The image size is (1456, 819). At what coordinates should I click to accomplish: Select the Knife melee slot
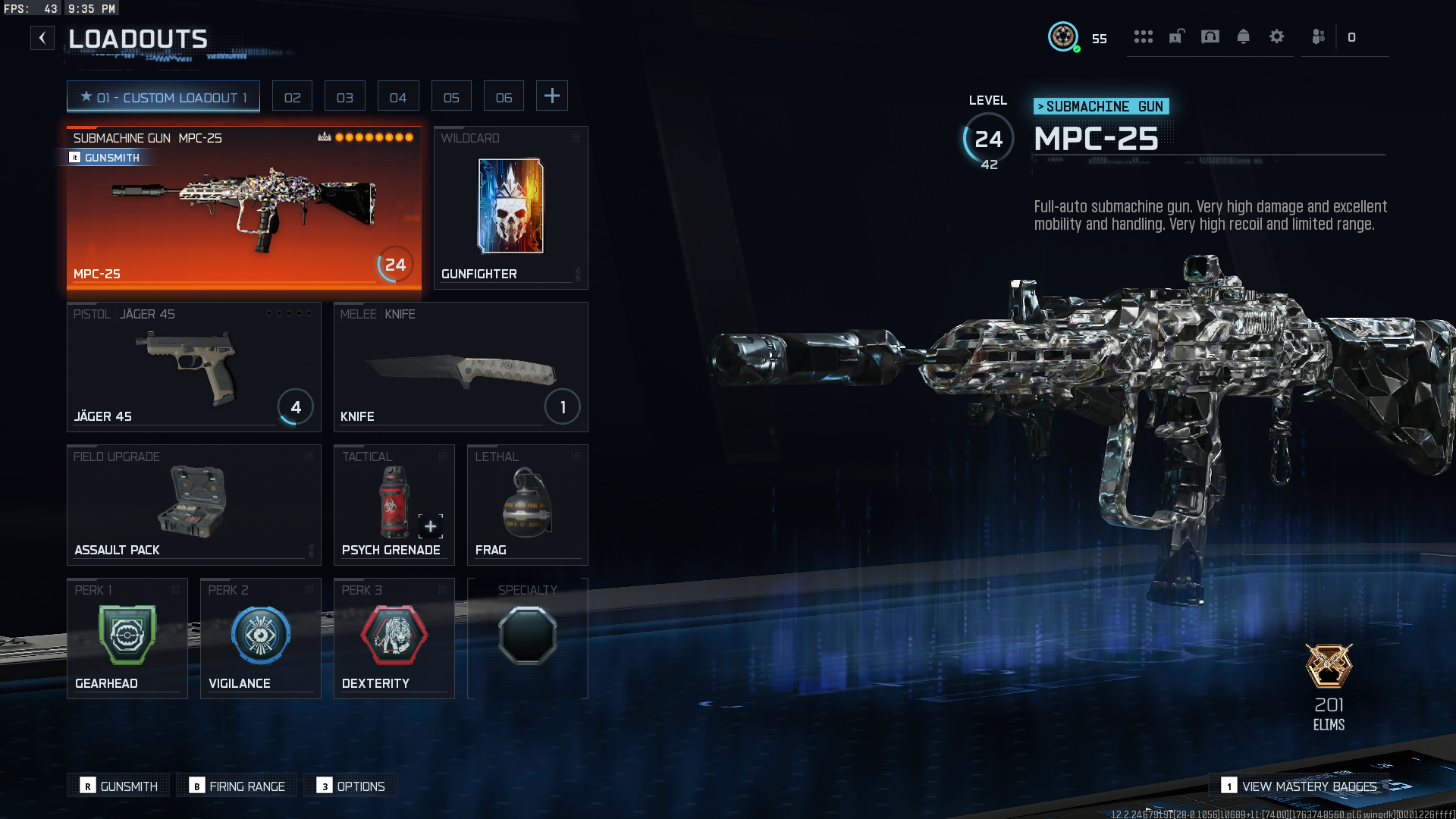[x=460, y=367]
